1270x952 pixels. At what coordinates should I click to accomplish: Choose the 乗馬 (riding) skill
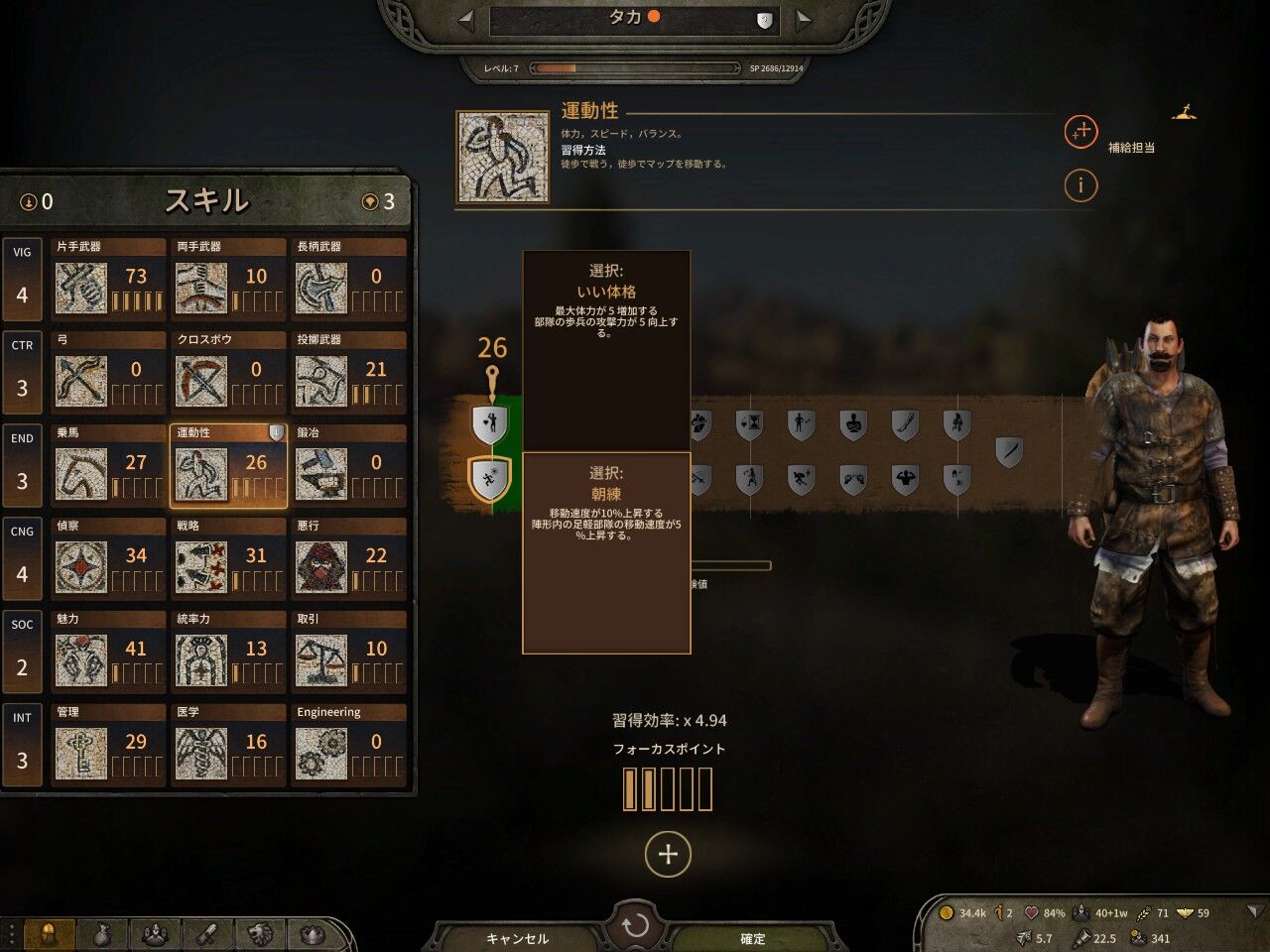pyautogui.click(x=109, y=464)
